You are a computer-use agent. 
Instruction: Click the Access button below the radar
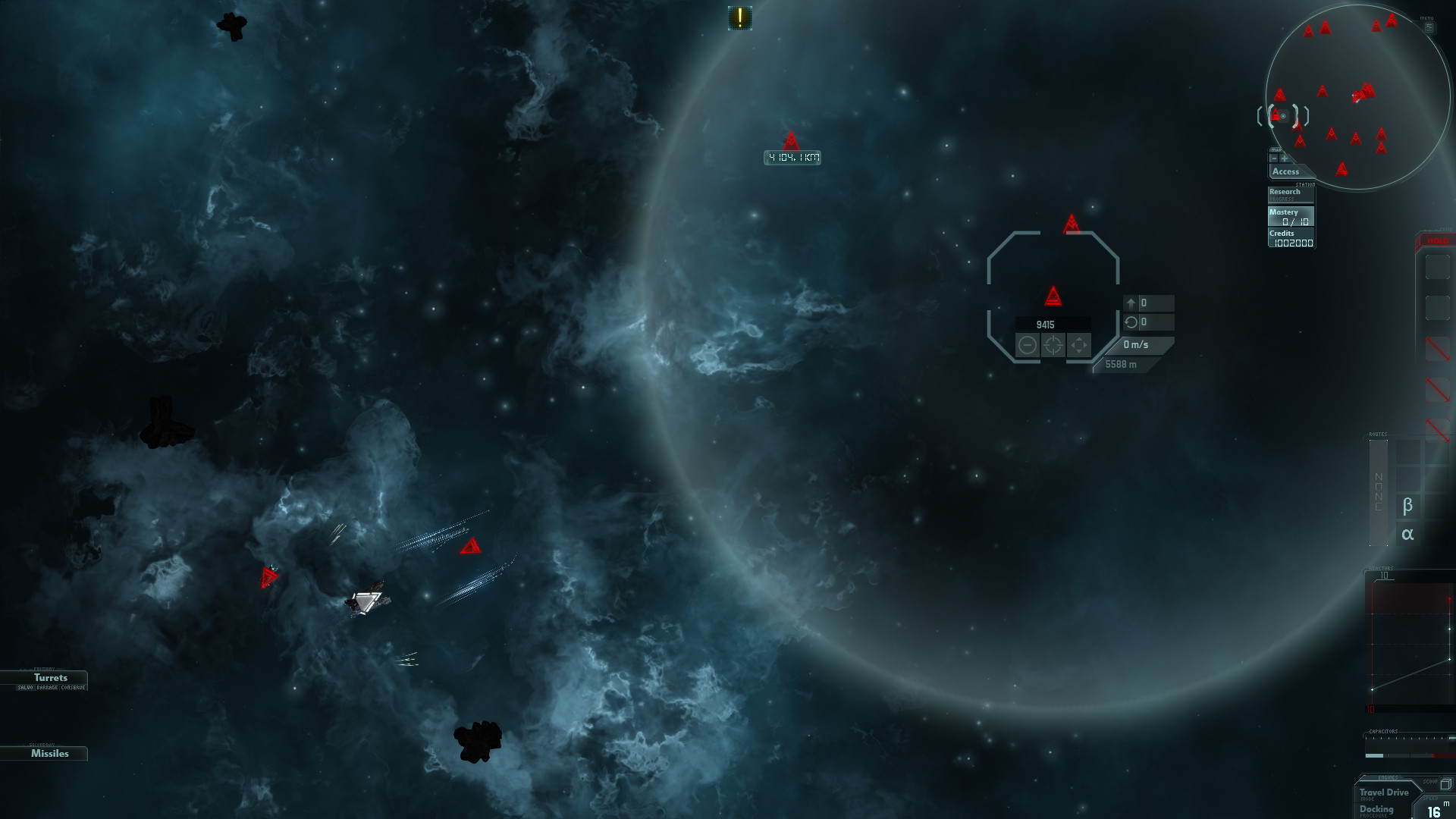(x=1287, y=172)
